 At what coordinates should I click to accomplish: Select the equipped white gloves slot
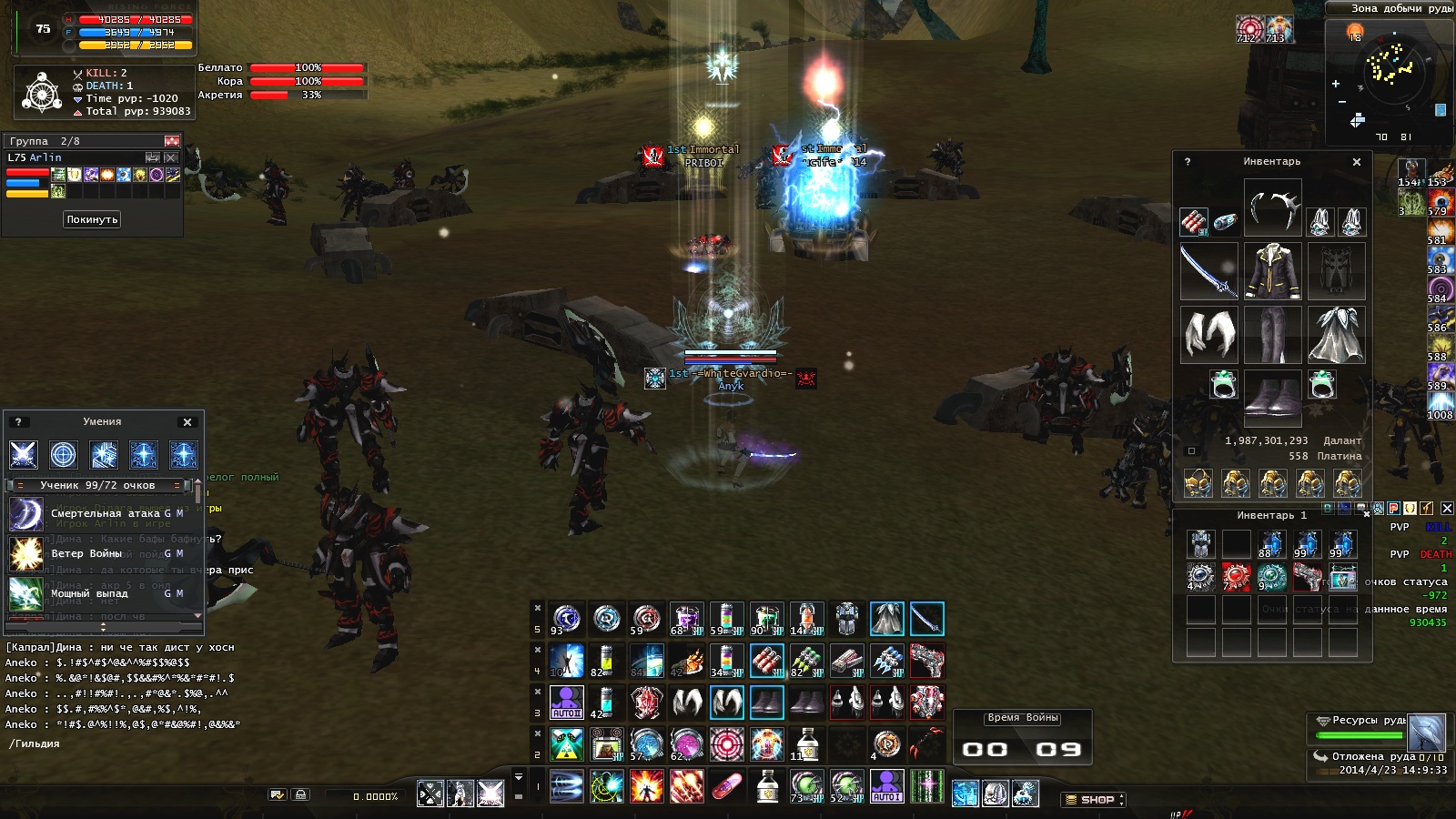1208,334
